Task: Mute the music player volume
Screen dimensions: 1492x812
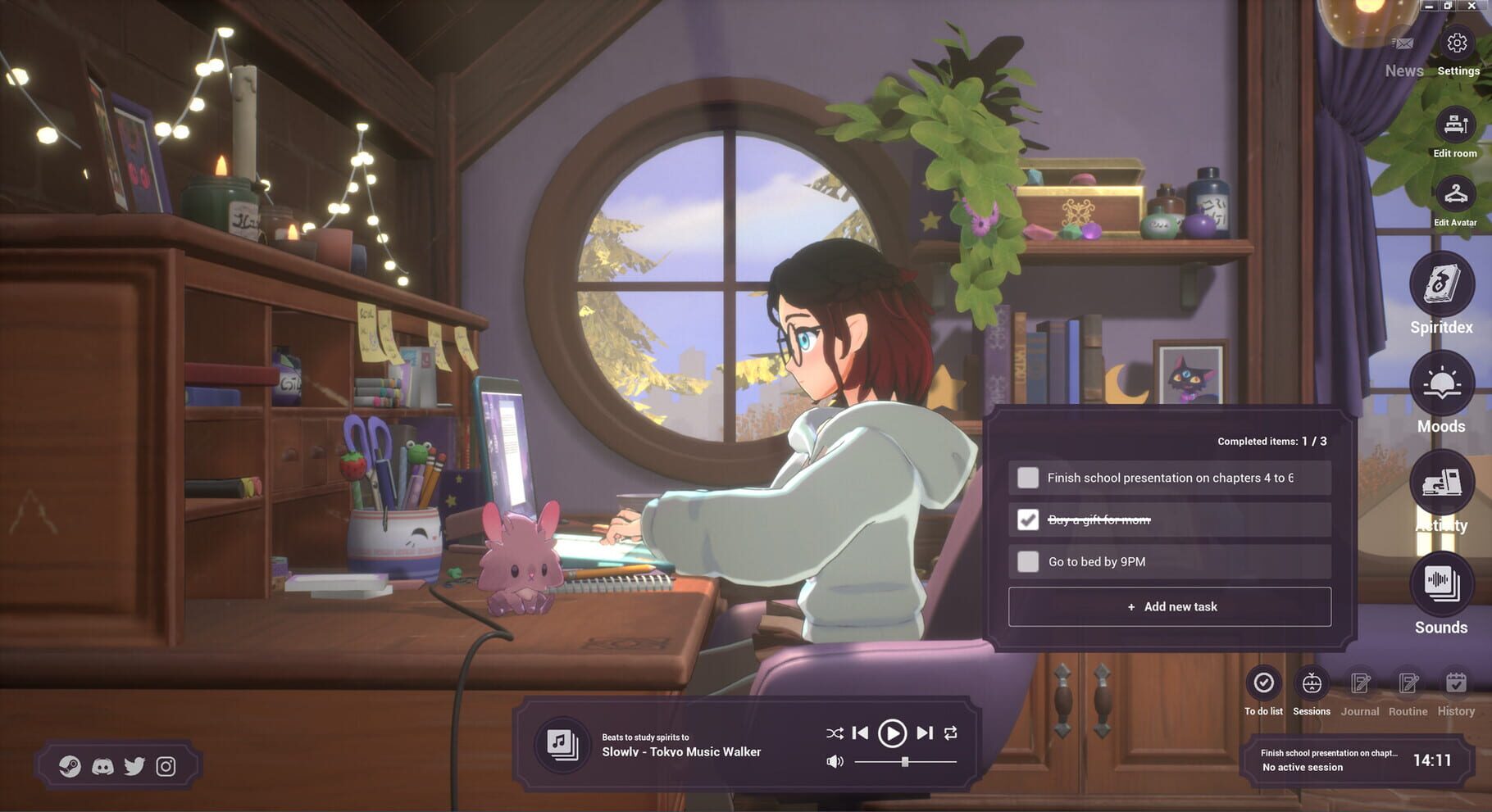Action: (x=835, y=760)
